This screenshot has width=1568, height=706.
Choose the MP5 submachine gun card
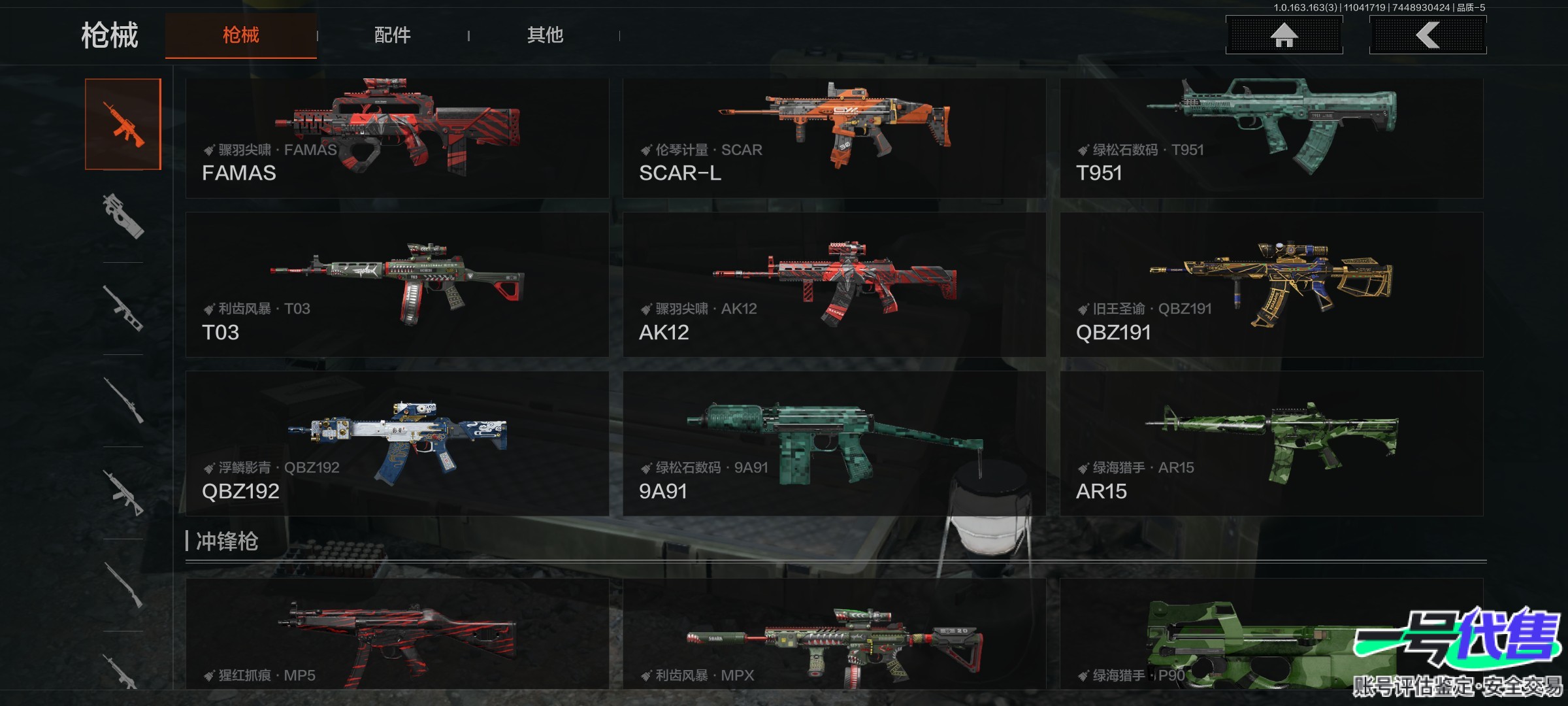pos(397,634)
